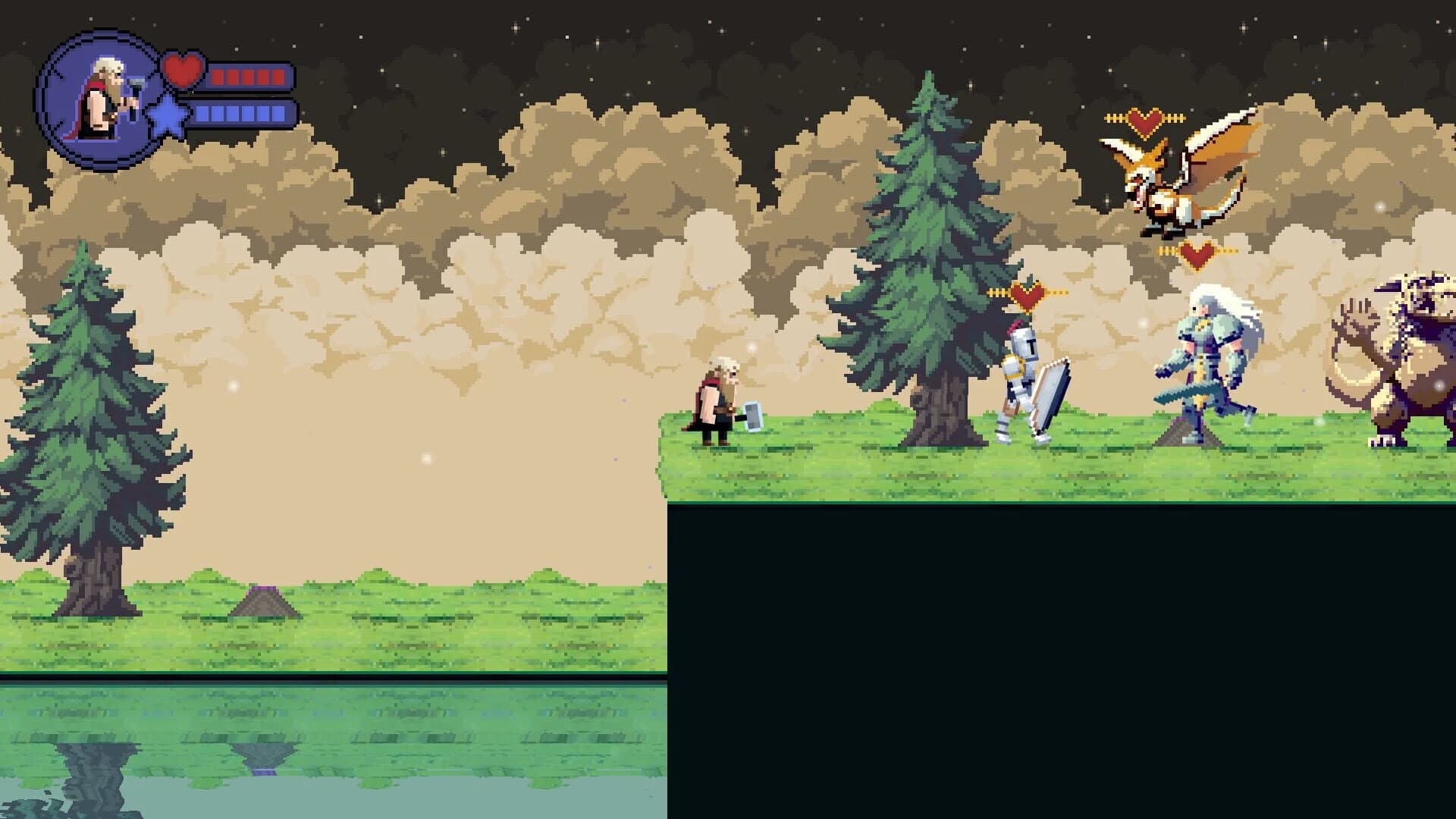Click the heart indicator above the armored knight
Screen dimensions: 1456x819
point(1026,294)
